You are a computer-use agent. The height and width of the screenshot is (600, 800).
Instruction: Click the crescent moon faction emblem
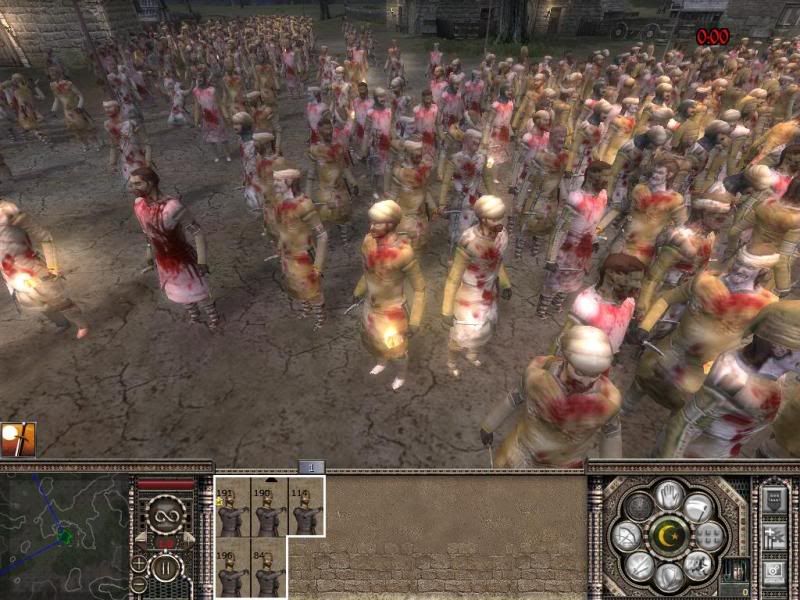point(669,535)
